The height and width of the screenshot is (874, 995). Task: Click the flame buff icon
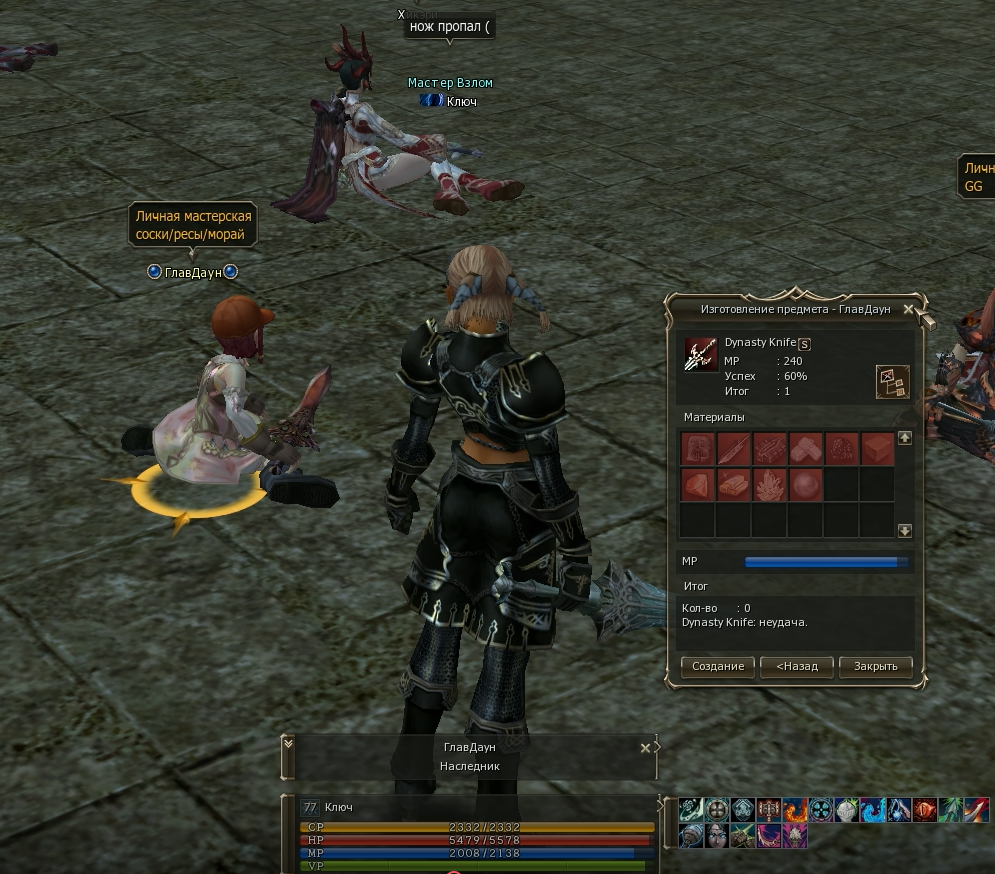pyautogui.click(x=795, y=810)
